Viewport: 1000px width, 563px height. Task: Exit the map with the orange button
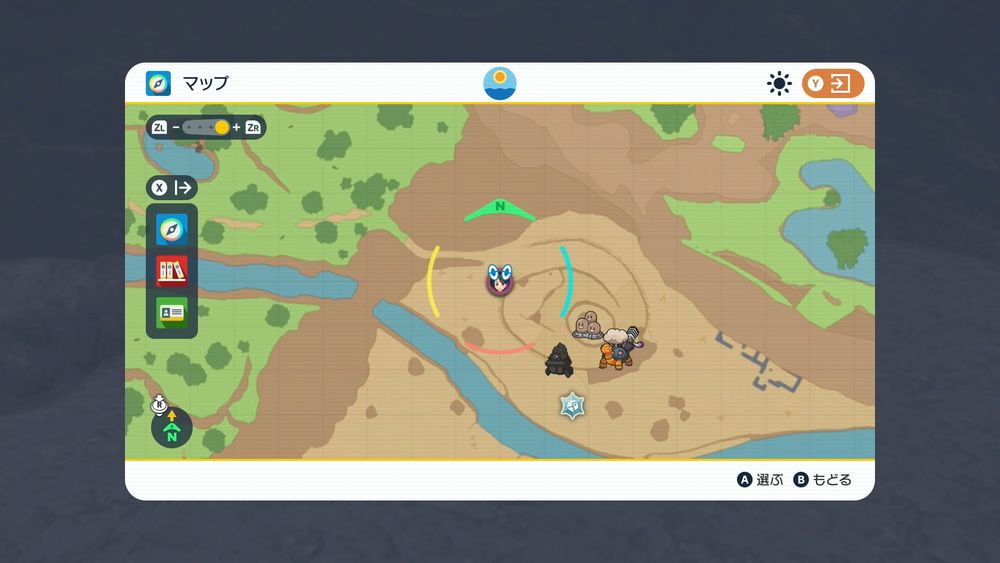832,84
